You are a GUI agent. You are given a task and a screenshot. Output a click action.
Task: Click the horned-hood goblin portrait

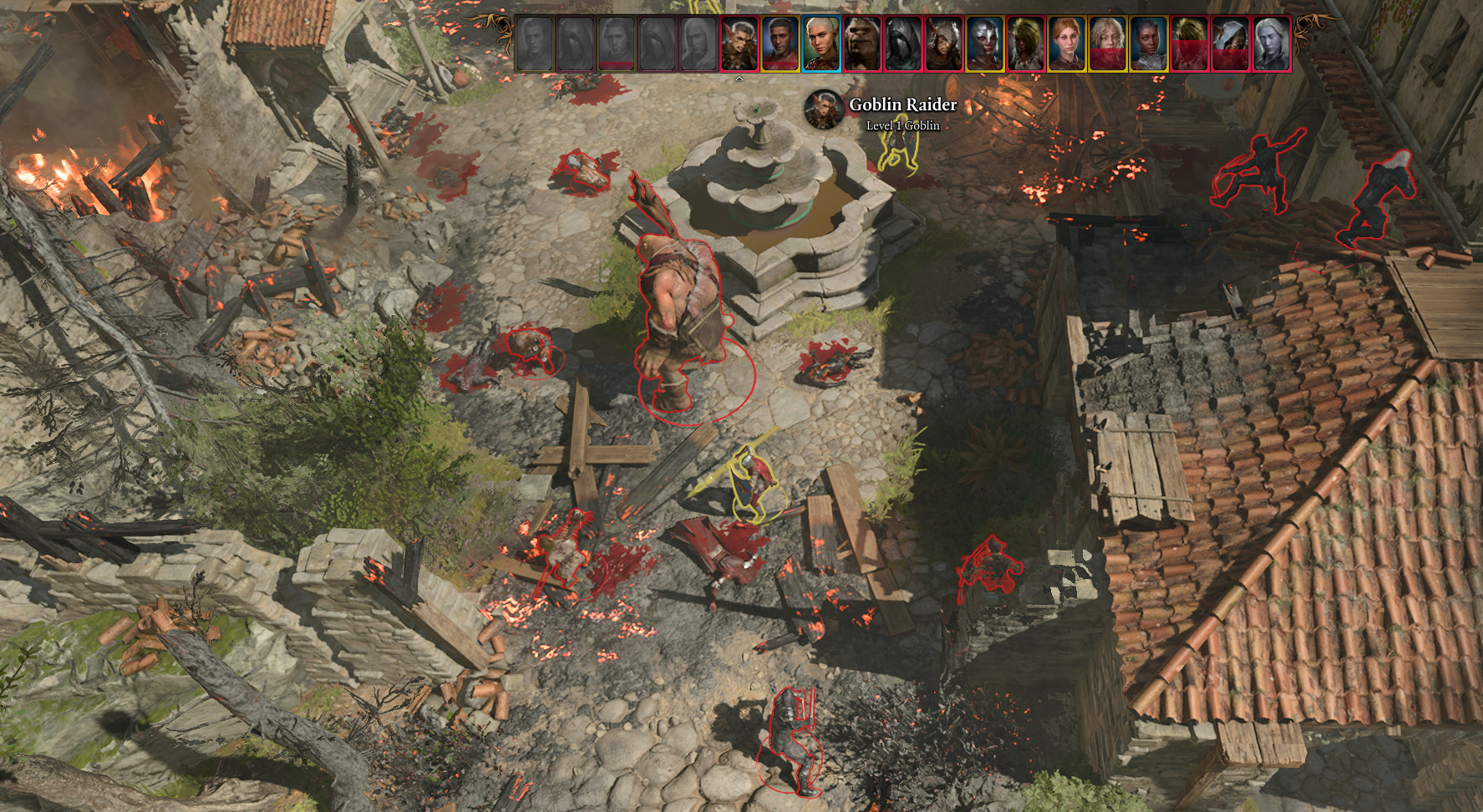point(944,43)
